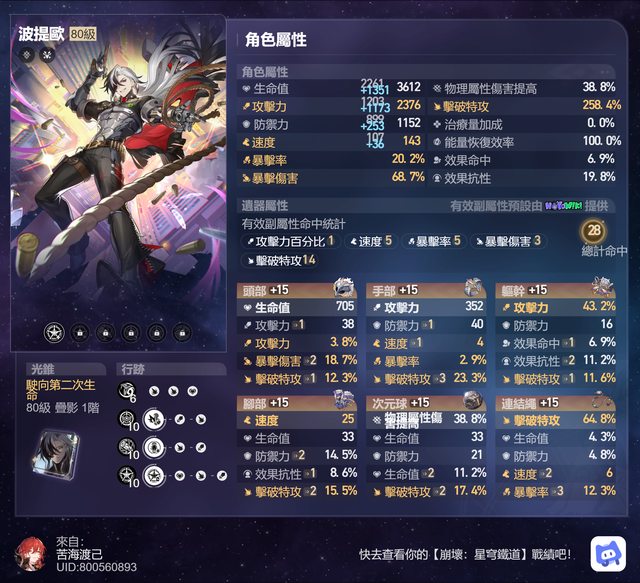The width and height of the screenshot is (640, 583).
Task: Select the 連結繩 link rope icon
Action: coord(603,401)
